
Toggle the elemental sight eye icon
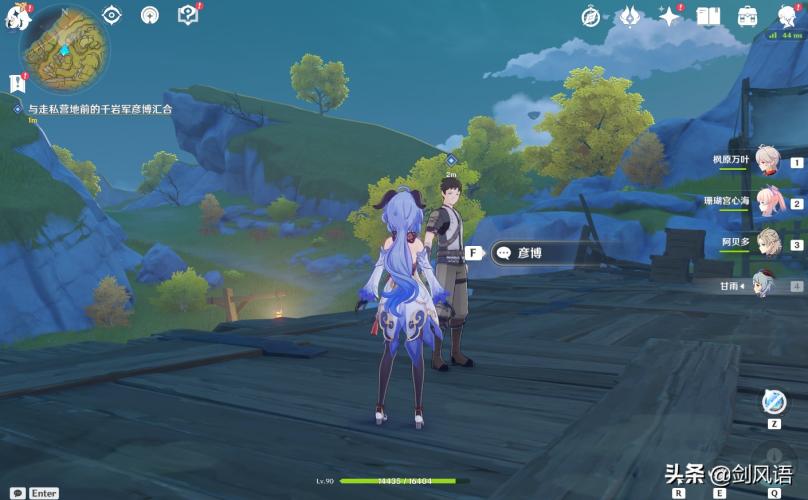point(112,15)
